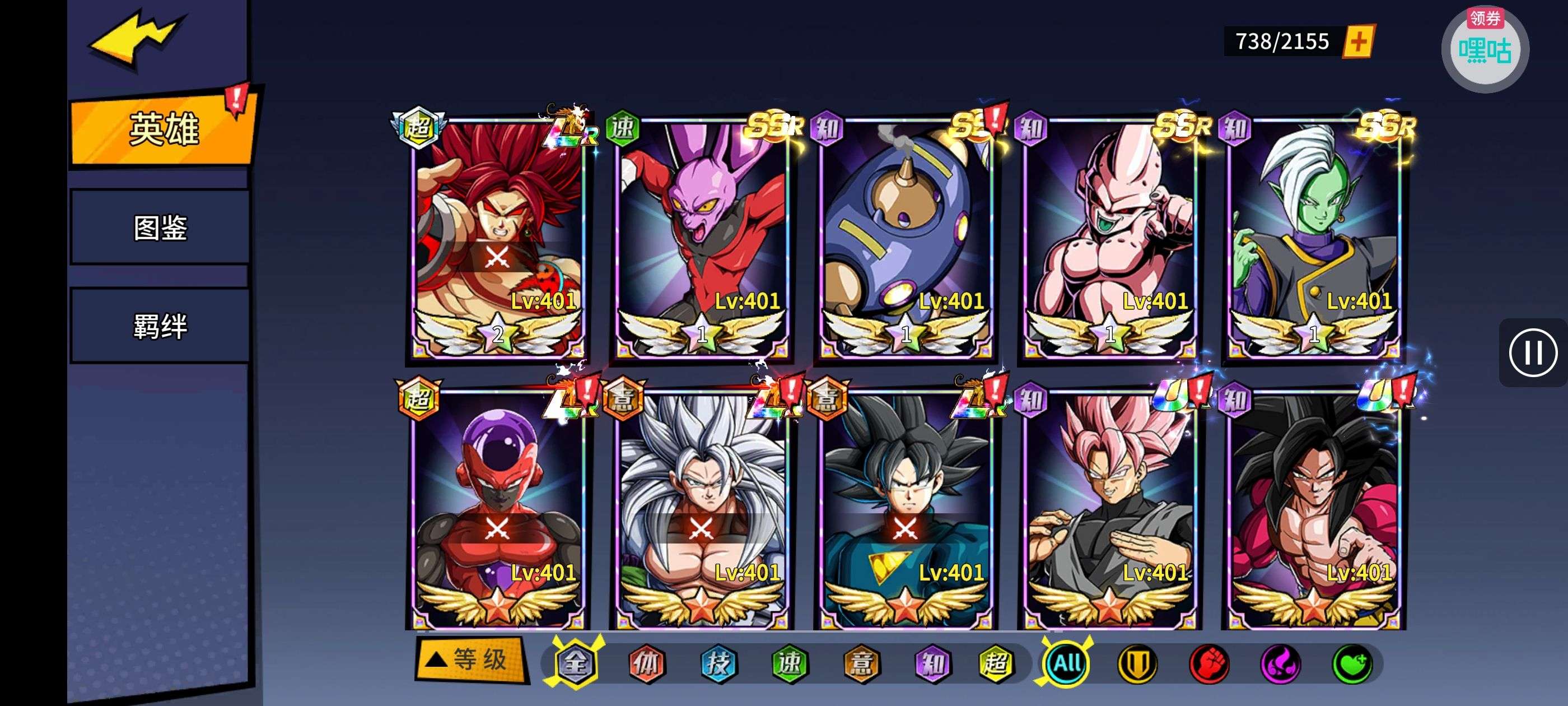
Task: Select the purple rabbit-eared Beerus card
Action: pyautogui.click(x=702, y=238)
